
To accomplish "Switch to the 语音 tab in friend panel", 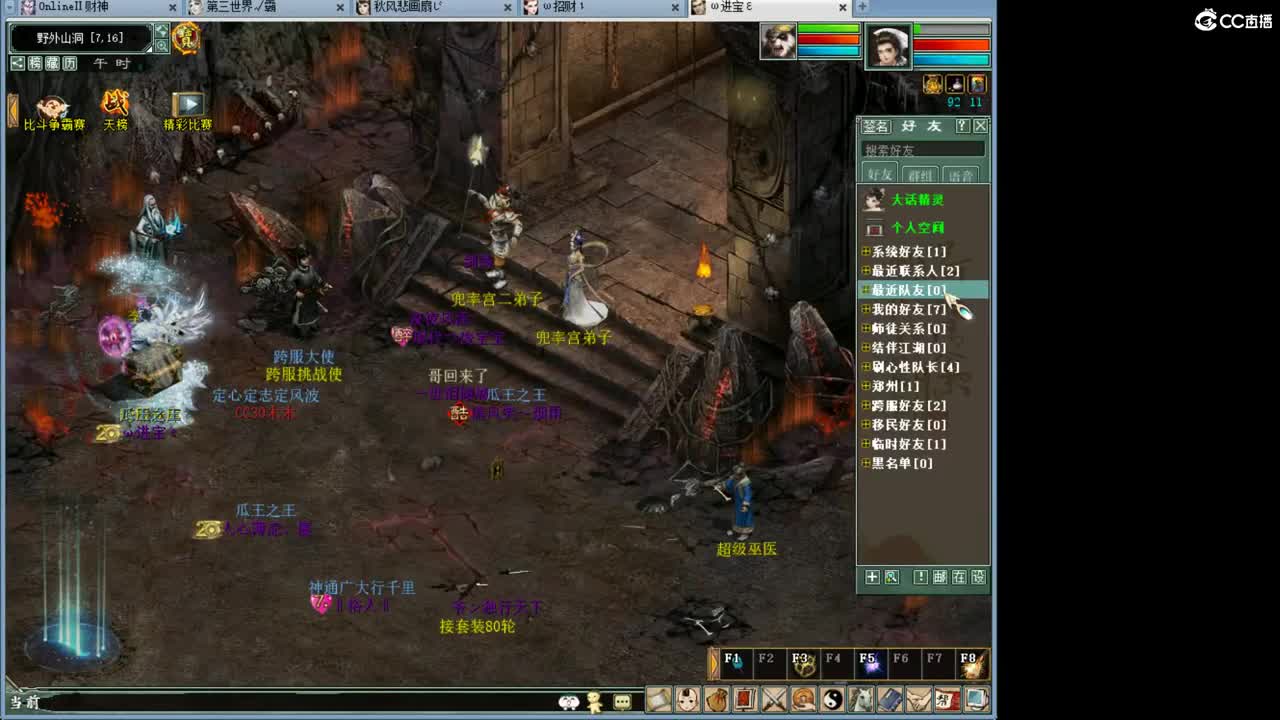I will 960,172.
